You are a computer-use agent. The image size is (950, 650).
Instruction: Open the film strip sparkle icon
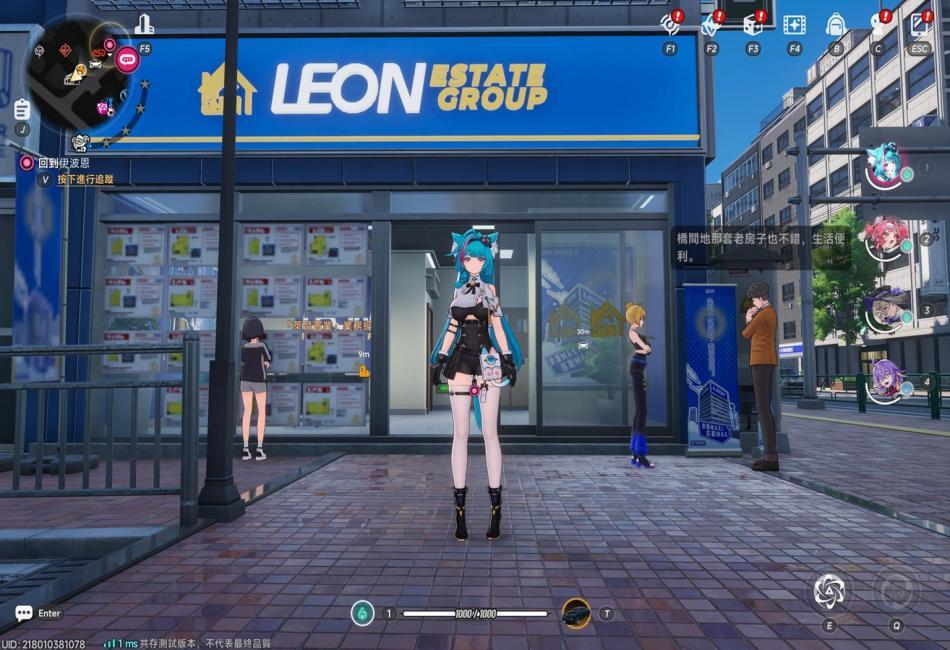[794, 24]
